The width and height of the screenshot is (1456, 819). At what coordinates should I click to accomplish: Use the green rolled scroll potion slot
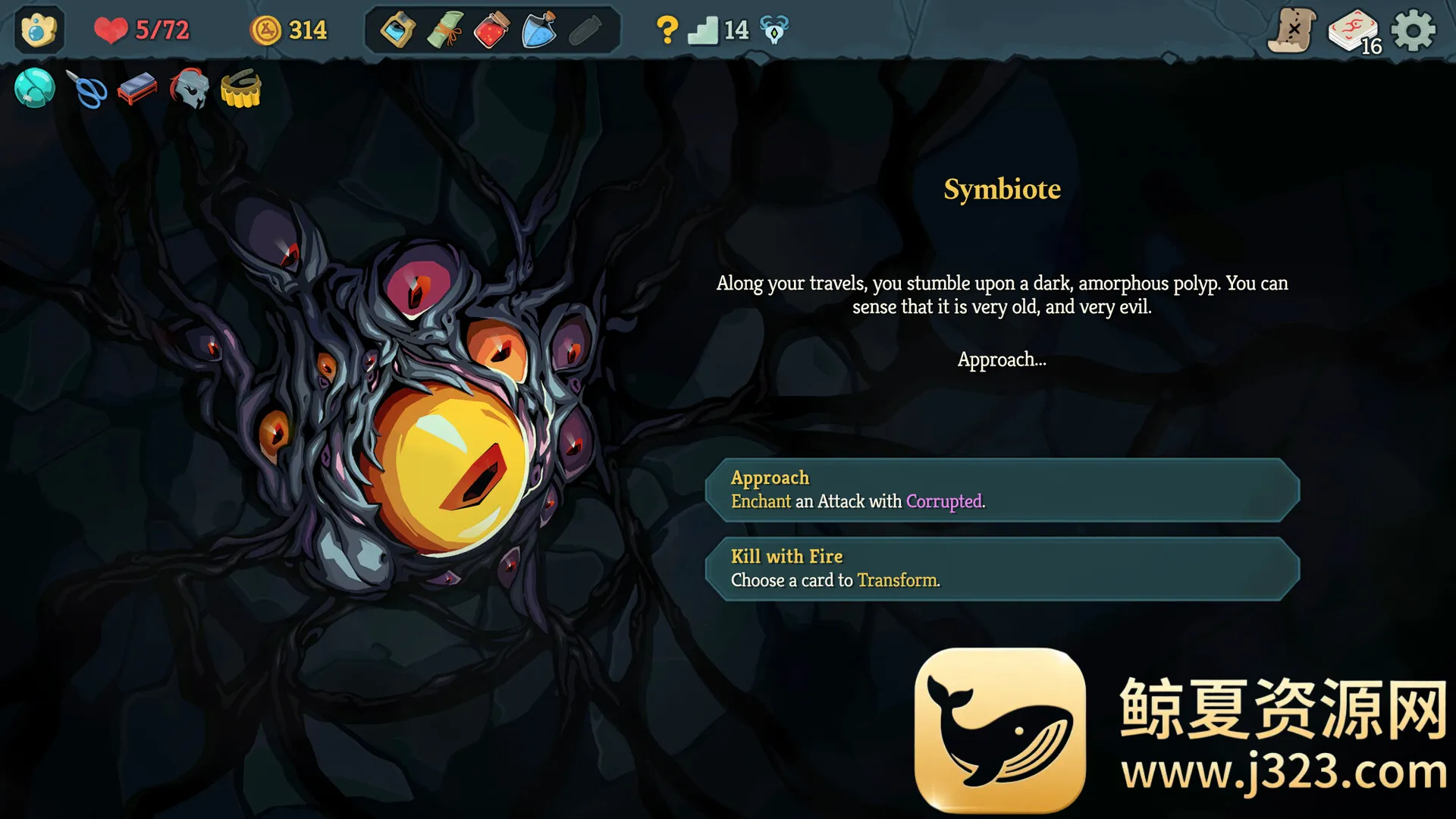pos(445,31)
